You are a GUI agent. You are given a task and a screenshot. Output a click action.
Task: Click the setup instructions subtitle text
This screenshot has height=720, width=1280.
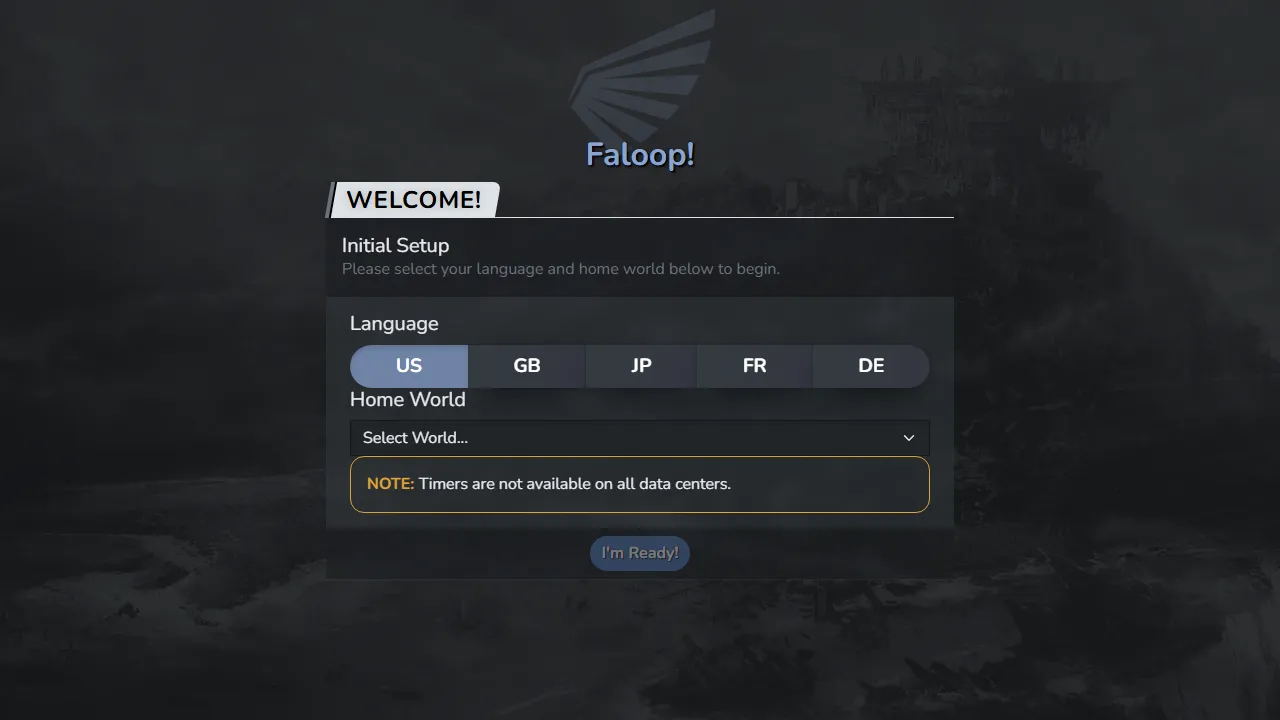[560, 268]
